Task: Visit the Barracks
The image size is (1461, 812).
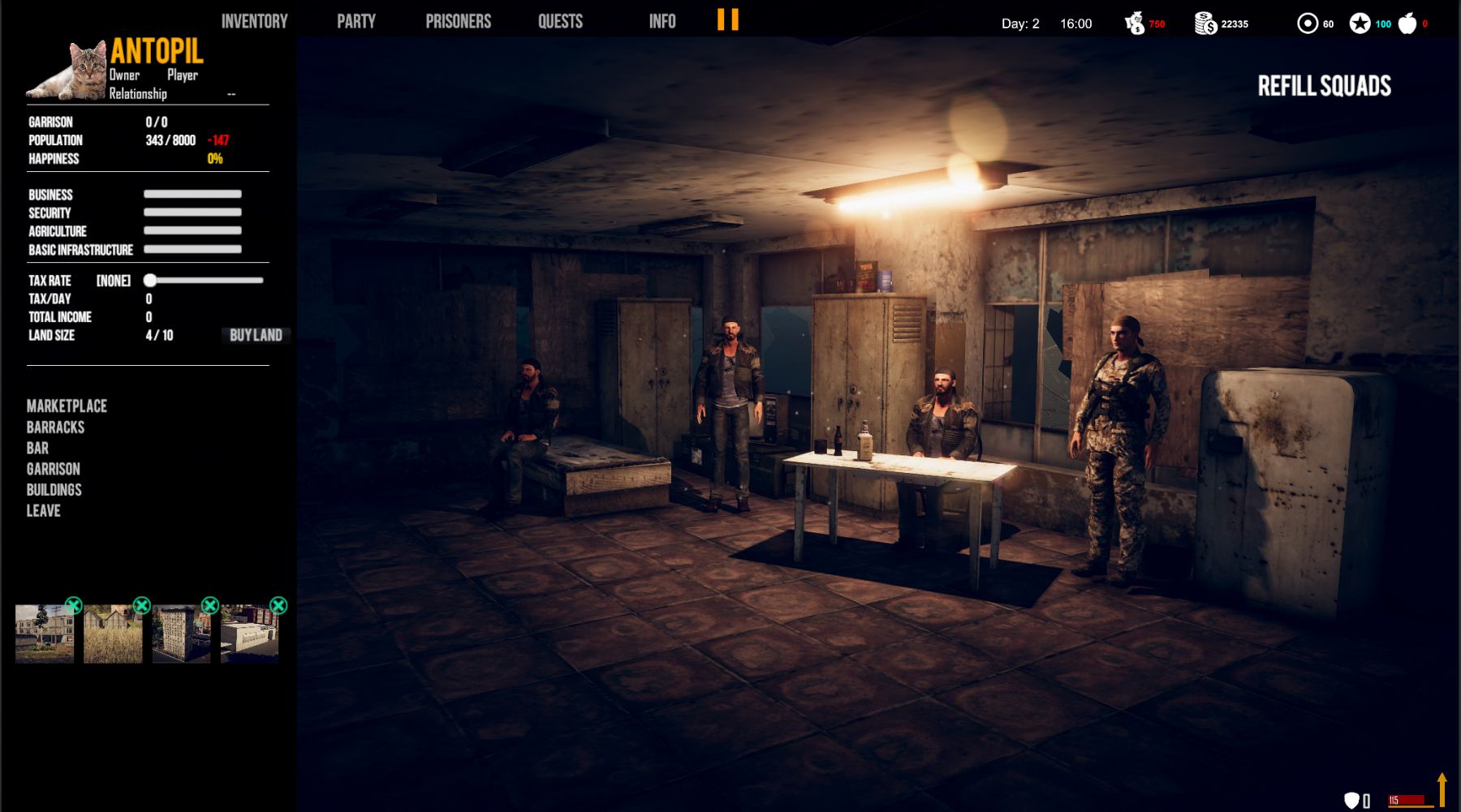Action: tap(55, 427)
